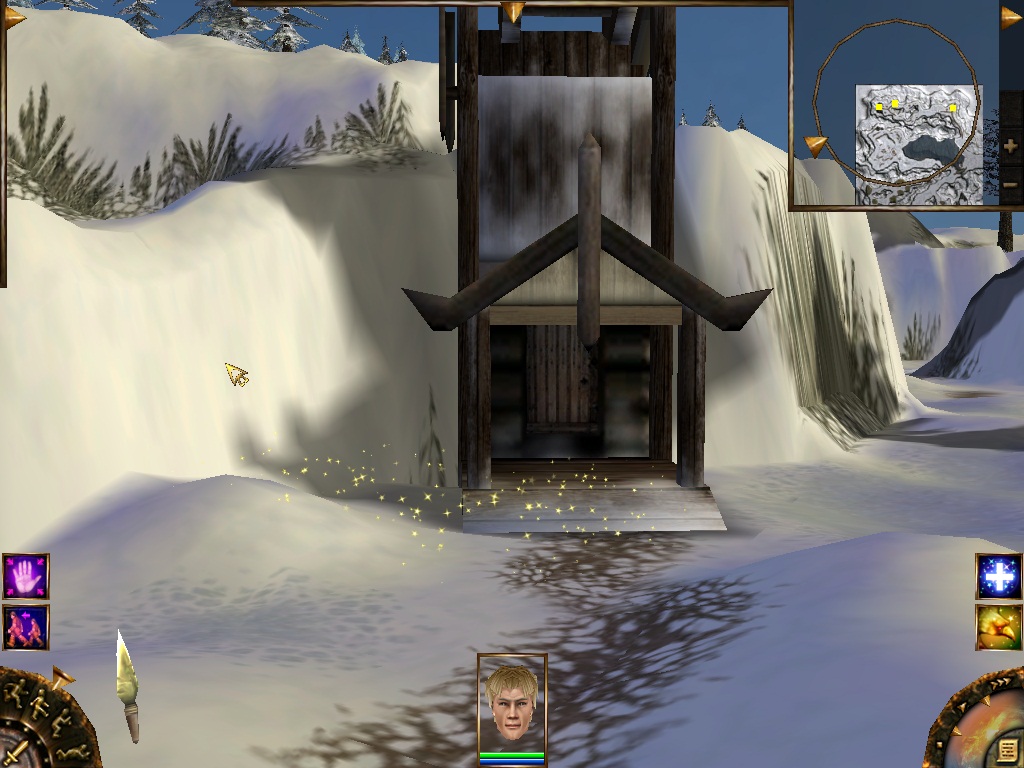
Task: Click the gold arrow above the minimap's corner
Action: 1011,17
